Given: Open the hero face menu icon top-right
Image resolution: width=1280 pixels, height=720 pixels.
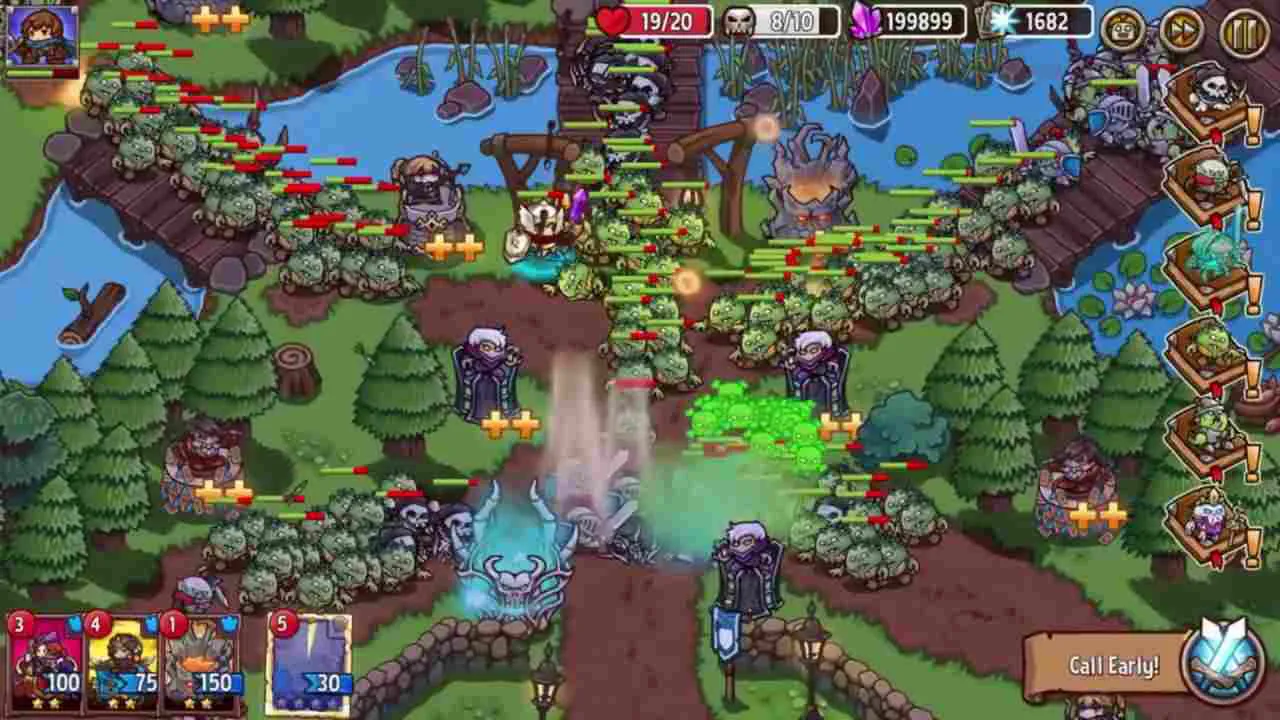Looking at the screenshot, I should click(1120, 29).
